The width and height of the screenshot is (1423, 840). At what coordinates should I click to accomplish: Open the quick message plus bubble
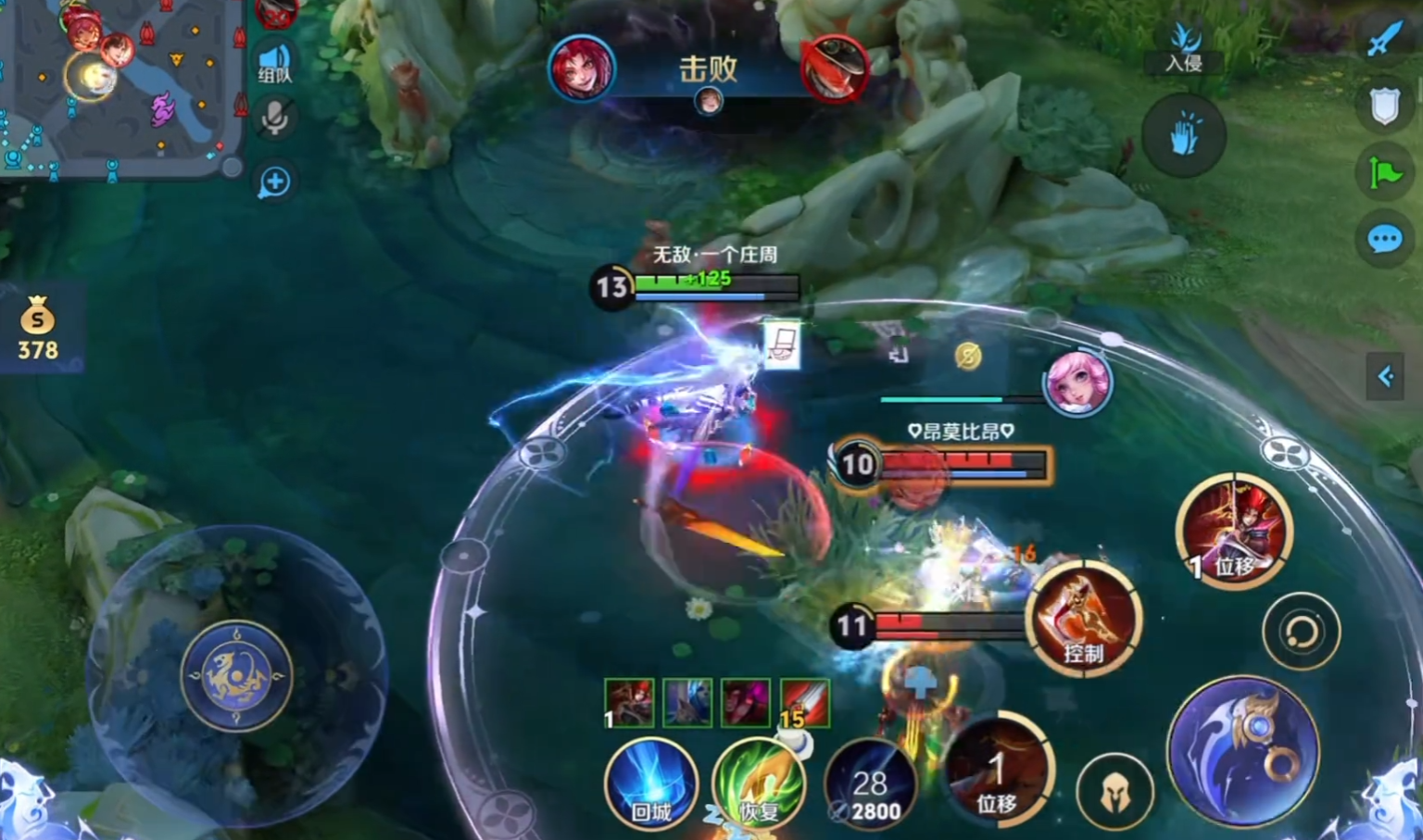click(x=274, y=182)
